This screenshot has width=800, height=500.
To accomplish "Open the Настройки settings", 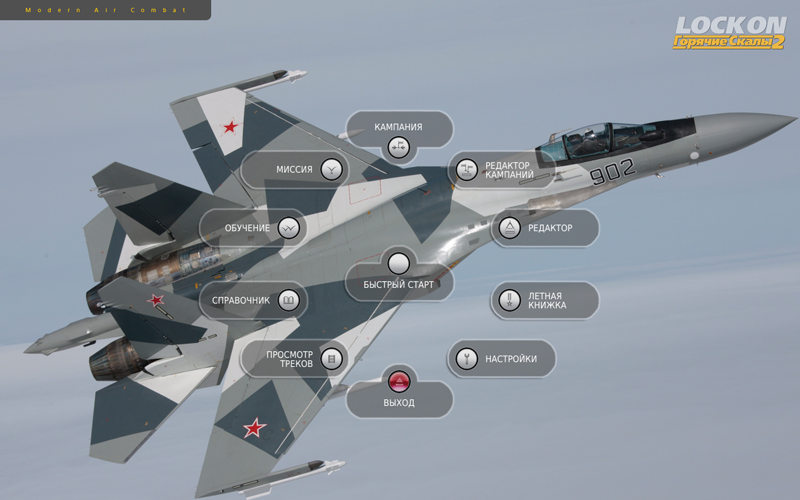I will tap(465, 358).
